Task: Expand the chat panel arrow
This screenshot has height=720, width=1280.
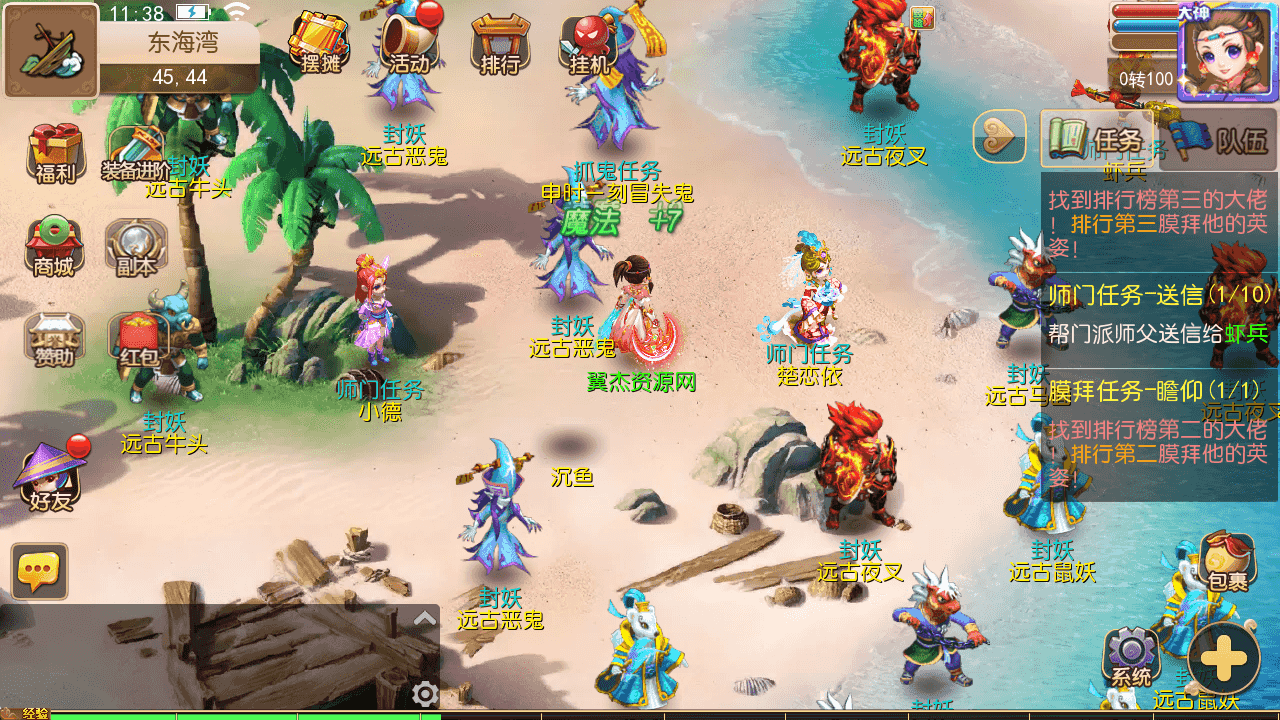Action: (425, 618)
